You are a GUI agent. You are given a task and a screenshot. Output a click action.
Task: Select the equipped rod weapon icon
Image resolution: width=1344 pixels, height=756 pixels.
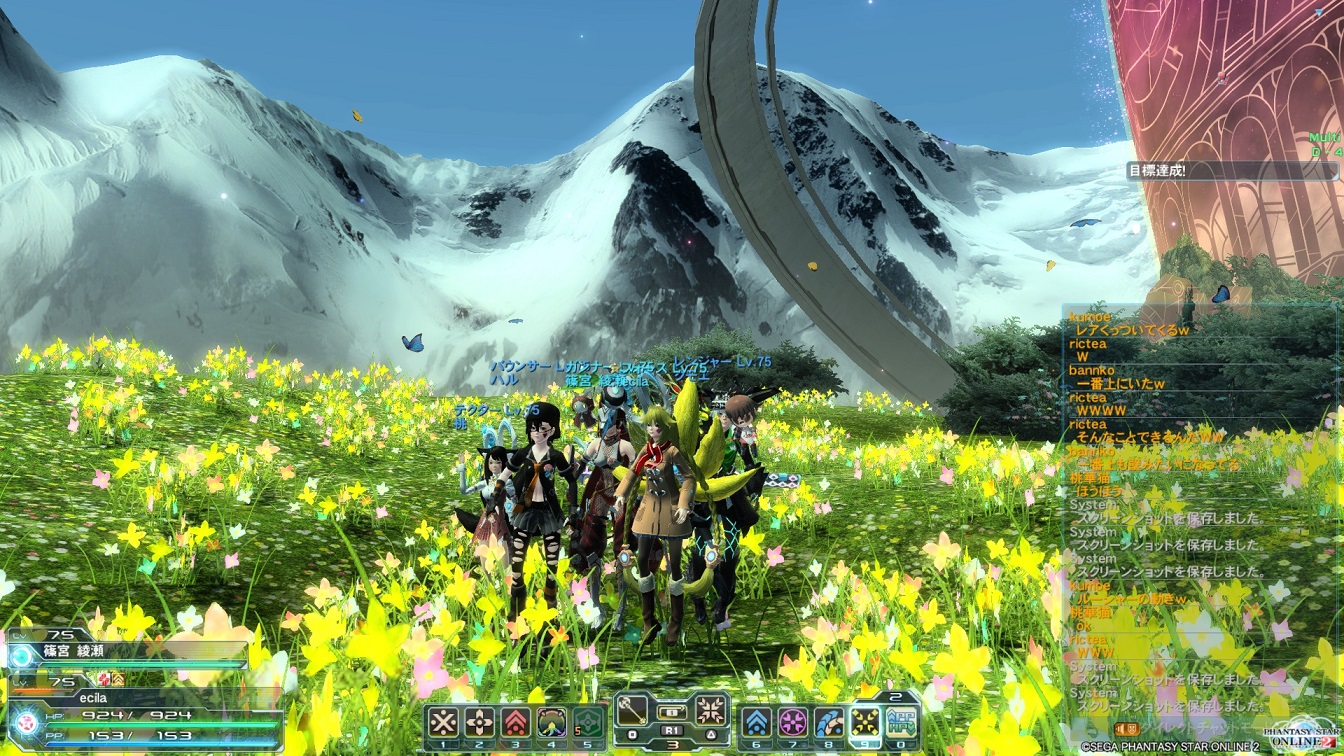[x=633, y=711]
